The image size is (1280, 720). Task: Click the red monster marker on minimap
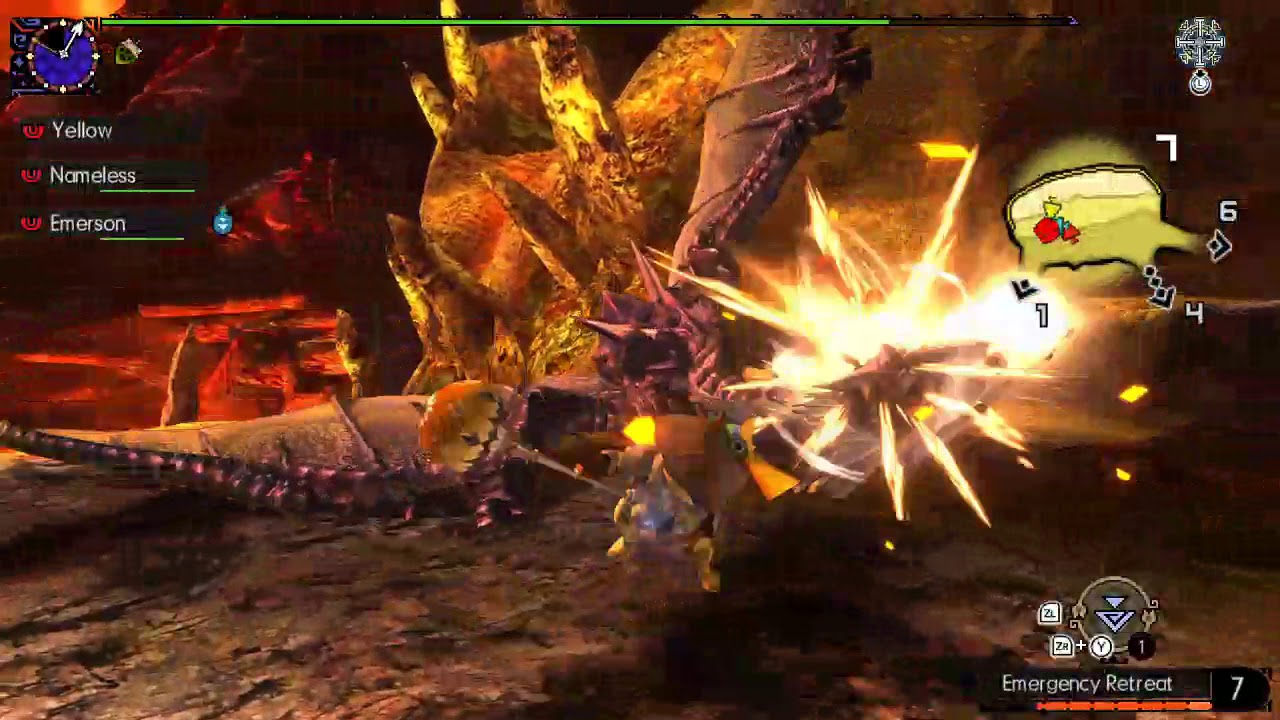tap(1050, 230)
